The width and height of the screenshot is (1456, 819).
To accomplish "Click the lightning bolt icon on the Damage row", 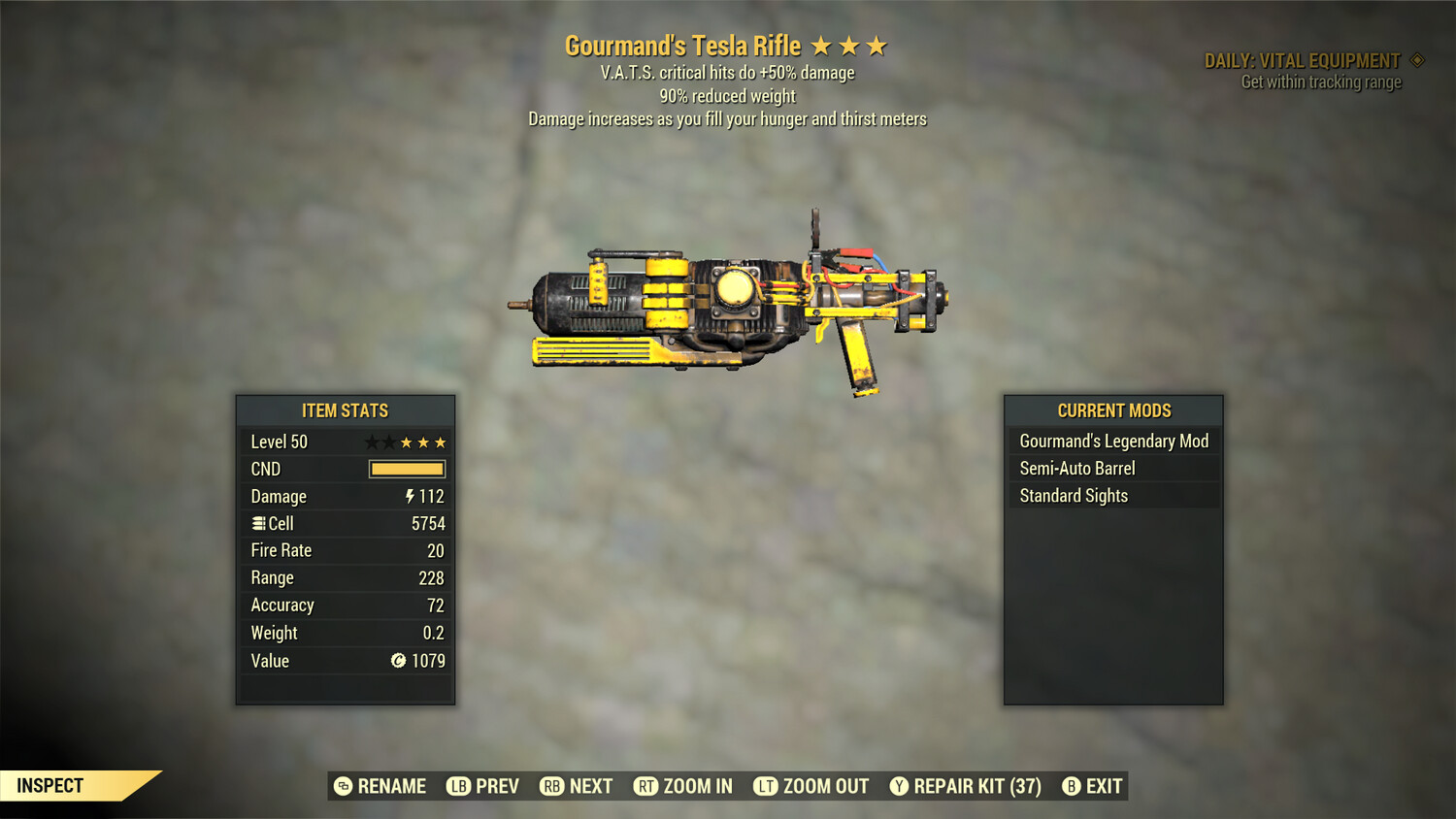I will coord(413,496).
